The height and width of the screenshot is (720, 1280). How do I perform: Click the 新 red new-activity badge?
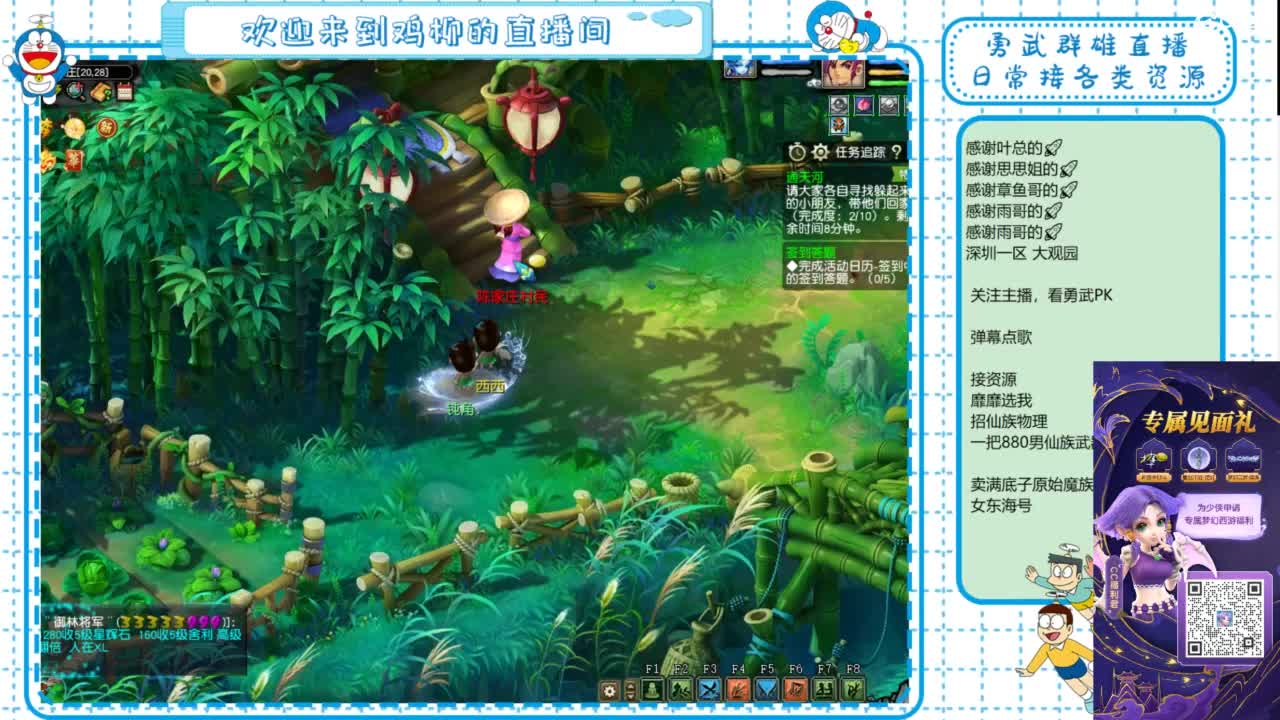pos(108,128)
